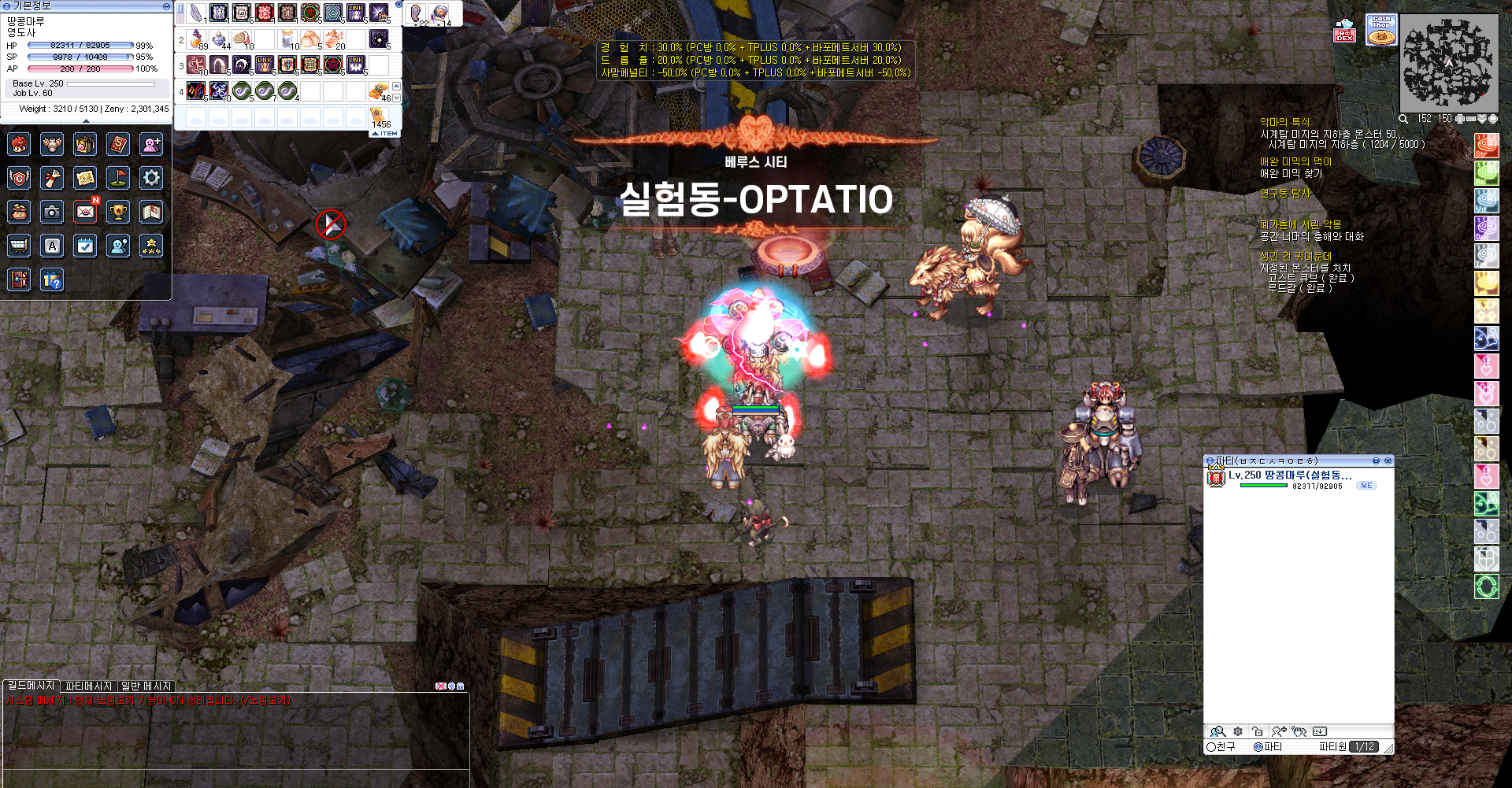Open the shop cart icon in the sidebar
This screenshot has height=788, width=1512.
click(19, 246)
